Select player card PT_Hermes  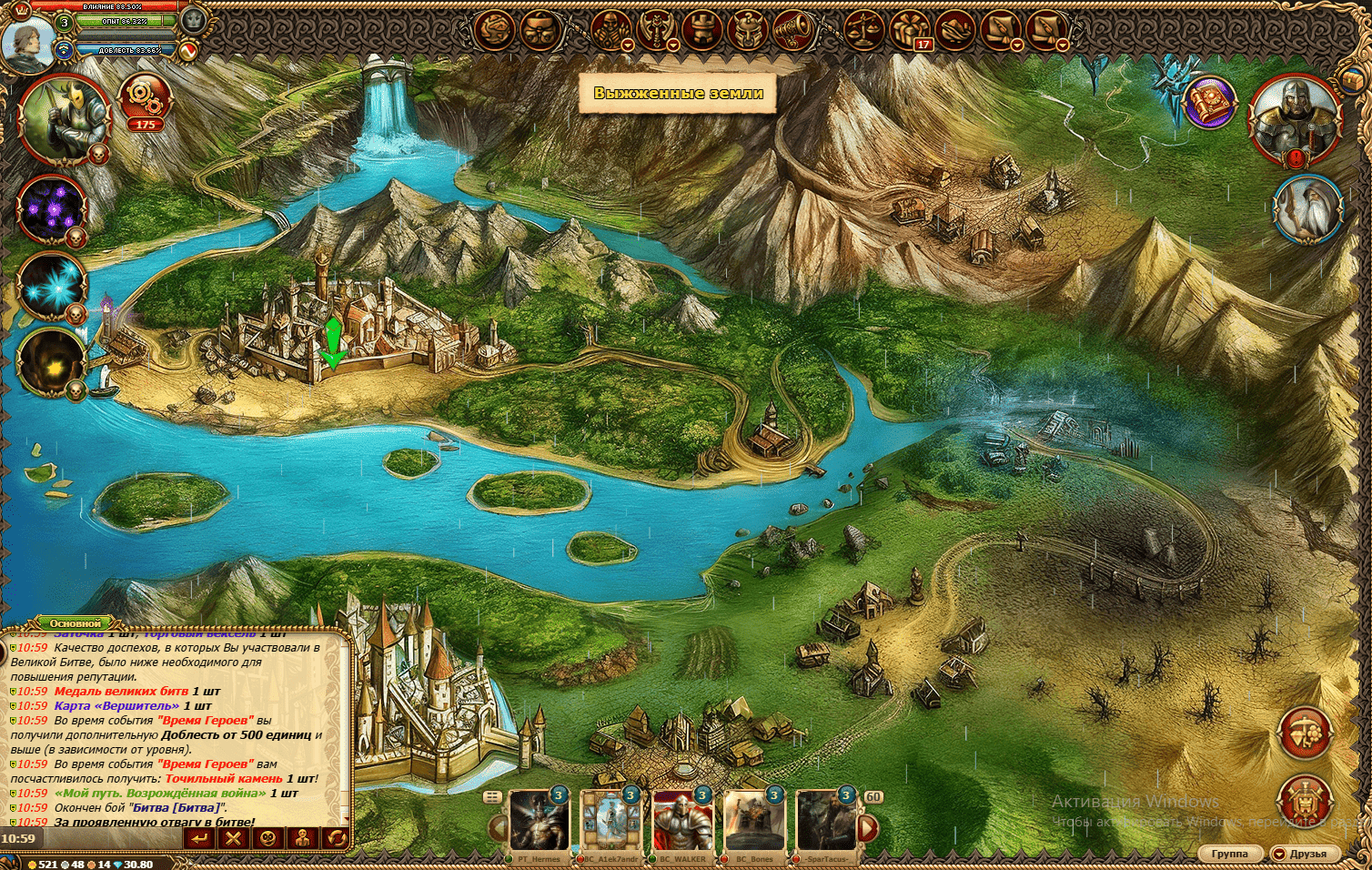[x=540, y=824]
